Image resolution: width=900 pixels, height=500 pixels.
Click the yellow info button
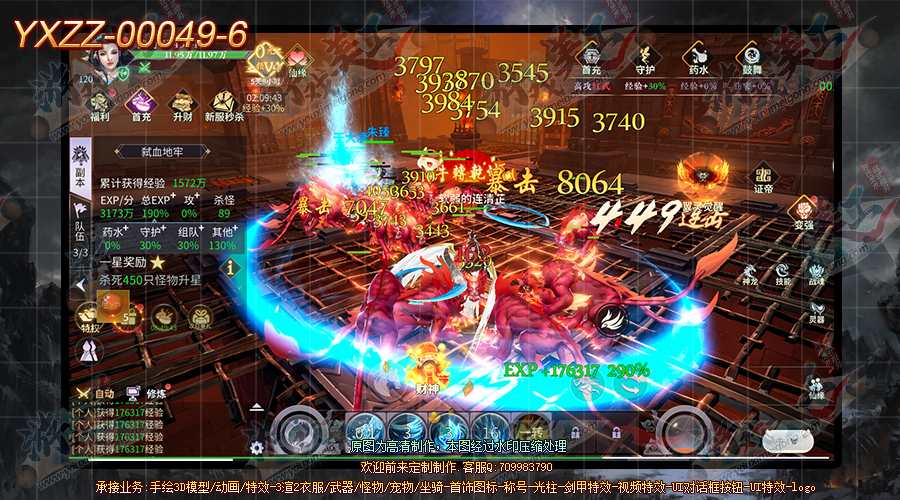pyautogui.click(x=232, y=267)
